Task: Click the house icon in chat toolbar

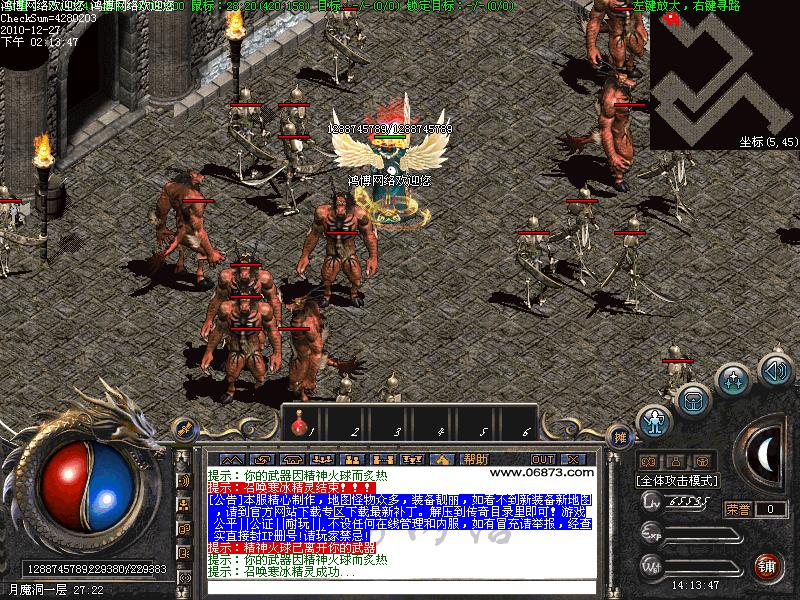Action: tap(442, 459)
